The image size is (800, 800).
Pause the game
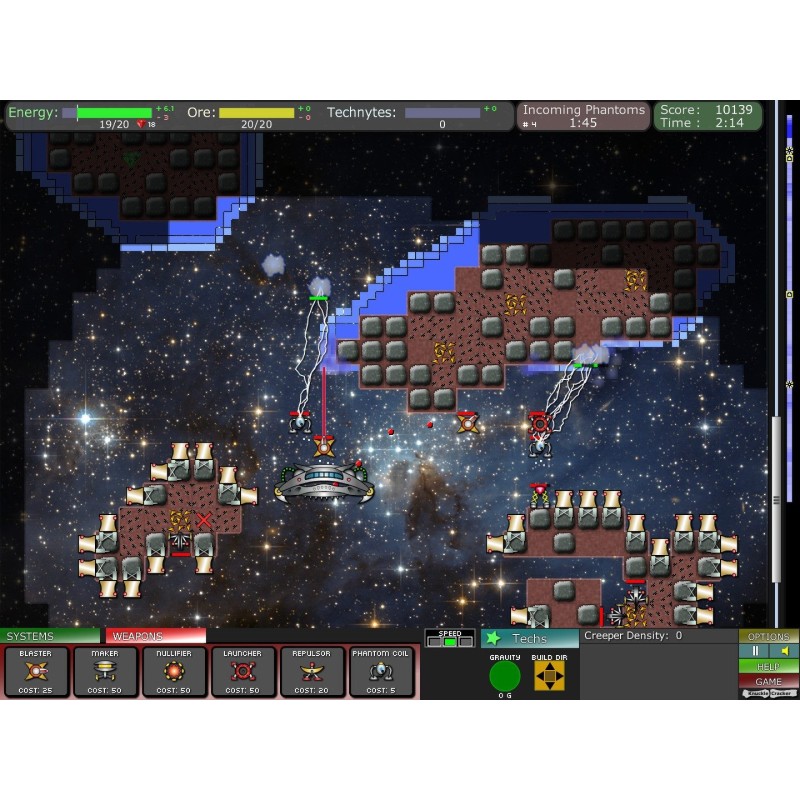(753, 651)
